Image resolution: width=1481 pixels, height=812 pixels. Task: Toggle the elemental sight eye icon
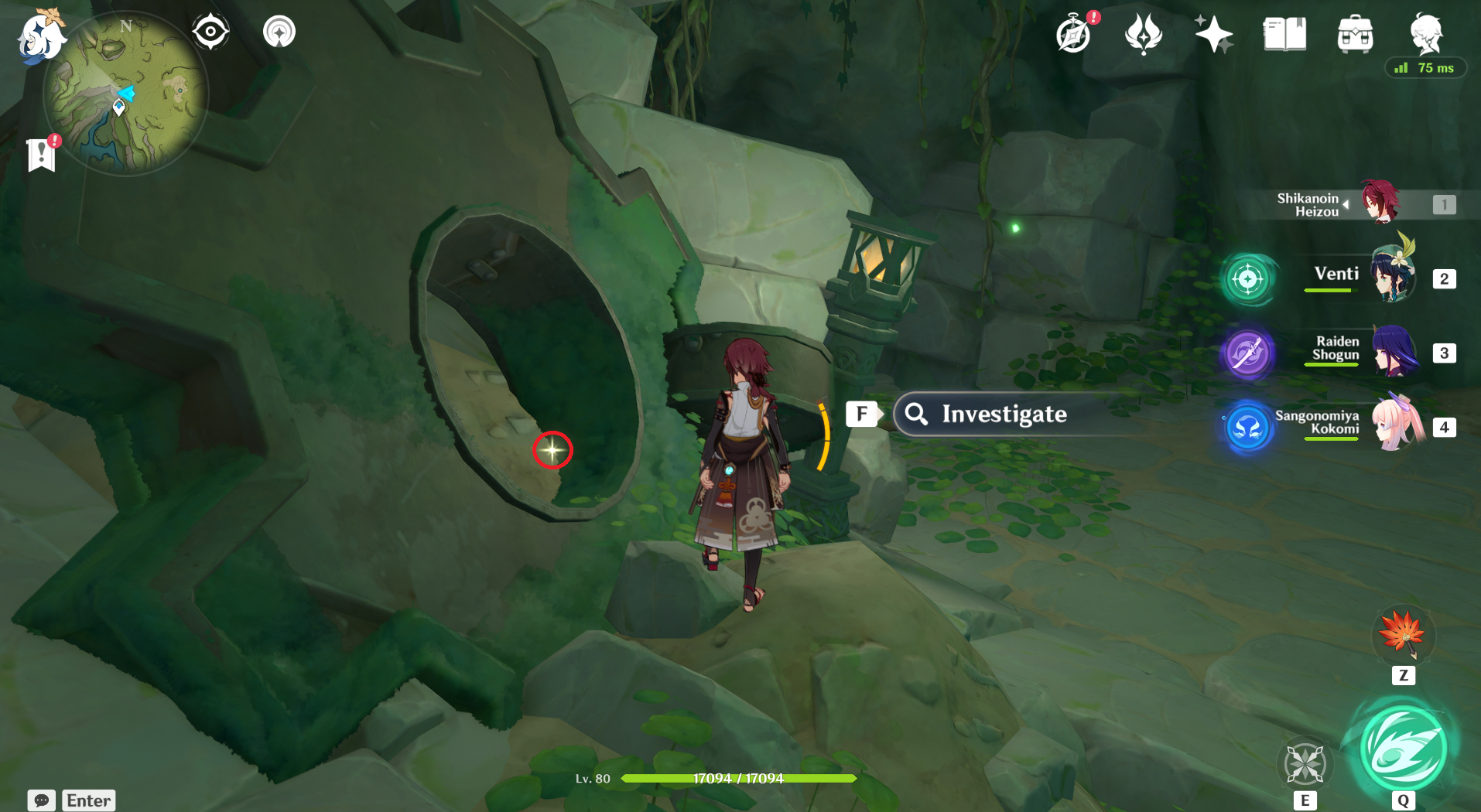210,32
